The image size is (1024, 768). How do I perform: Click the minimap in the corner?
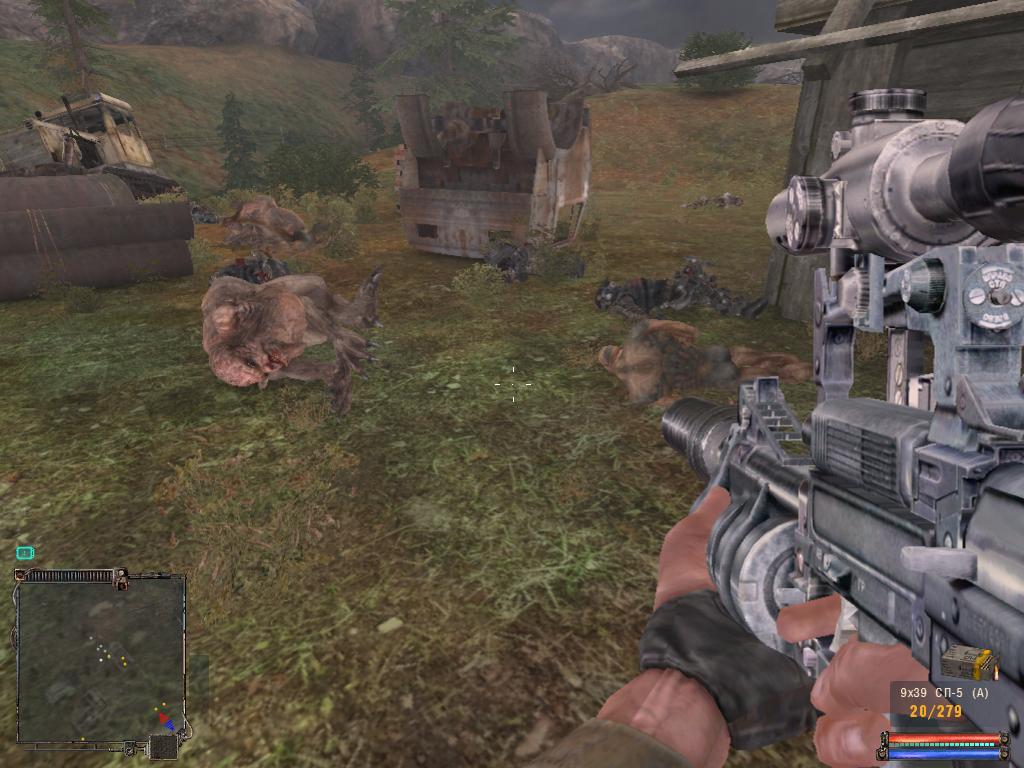click(x=100, y=659)
